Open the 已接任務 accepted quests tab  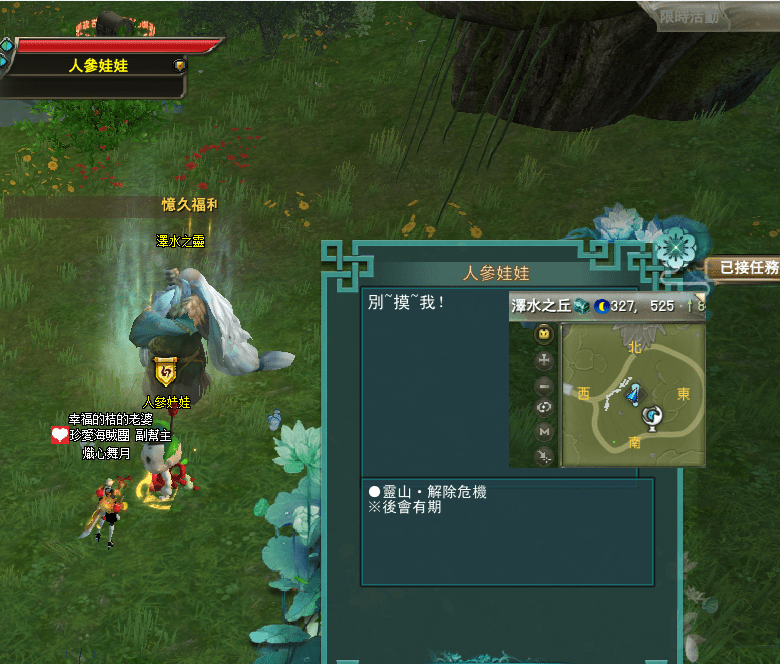[742, 268]
